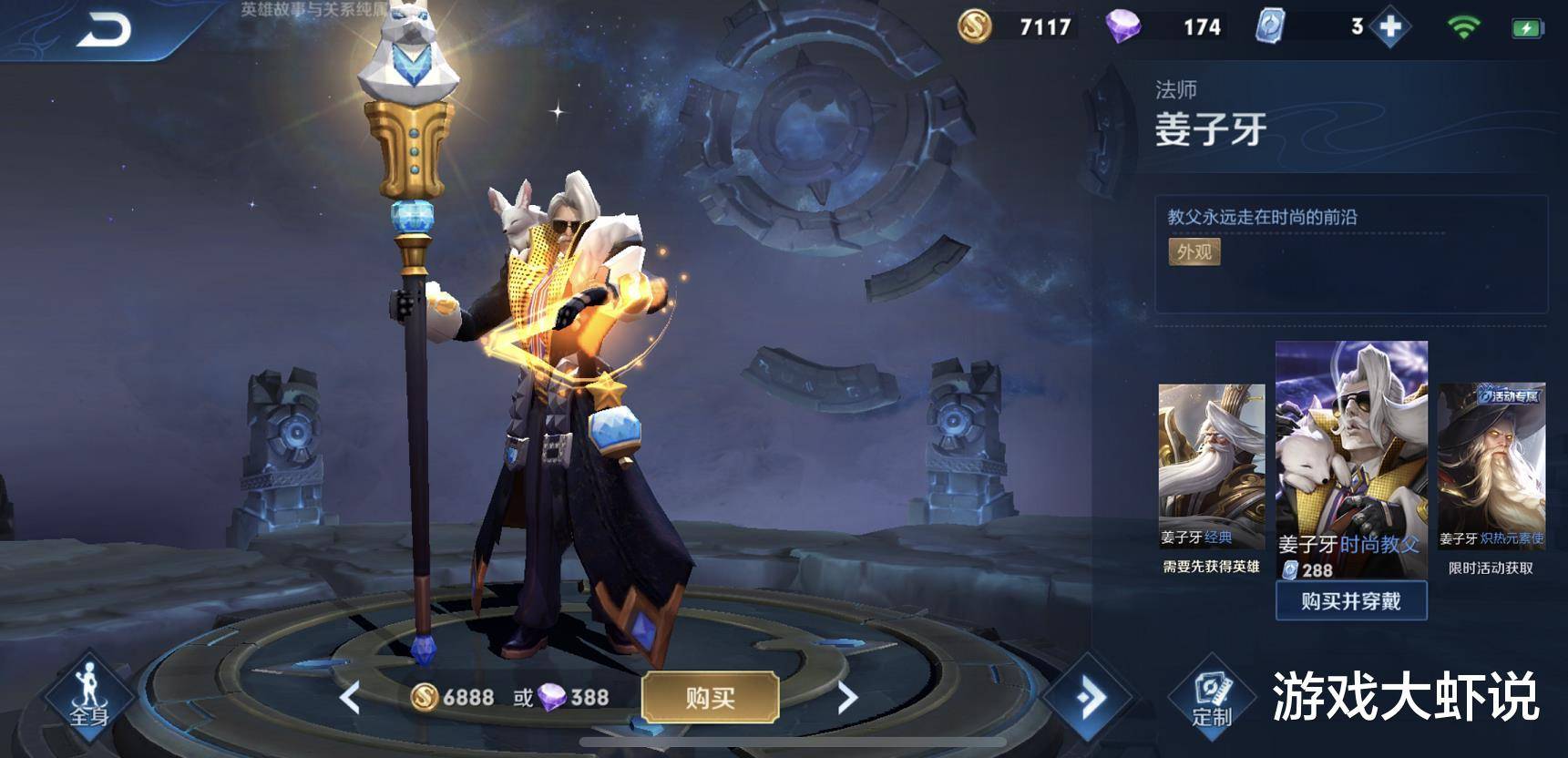
Task: Select the 姜子牙 经典 skin thumbnail
Action: pyautogui.click(x=1211, y=465)
